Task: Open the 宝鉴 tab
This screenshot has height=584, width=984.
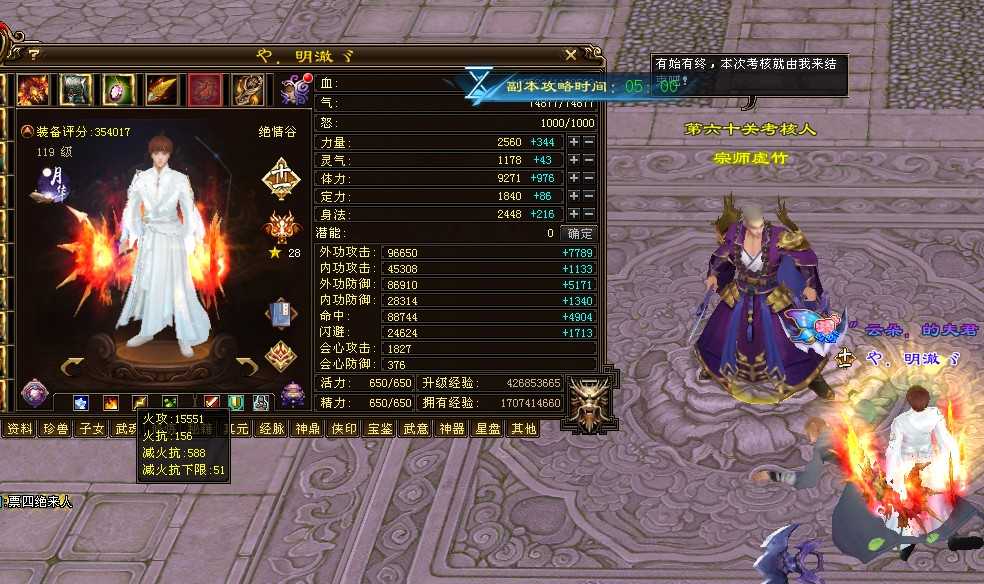Action: pos(379,429)
